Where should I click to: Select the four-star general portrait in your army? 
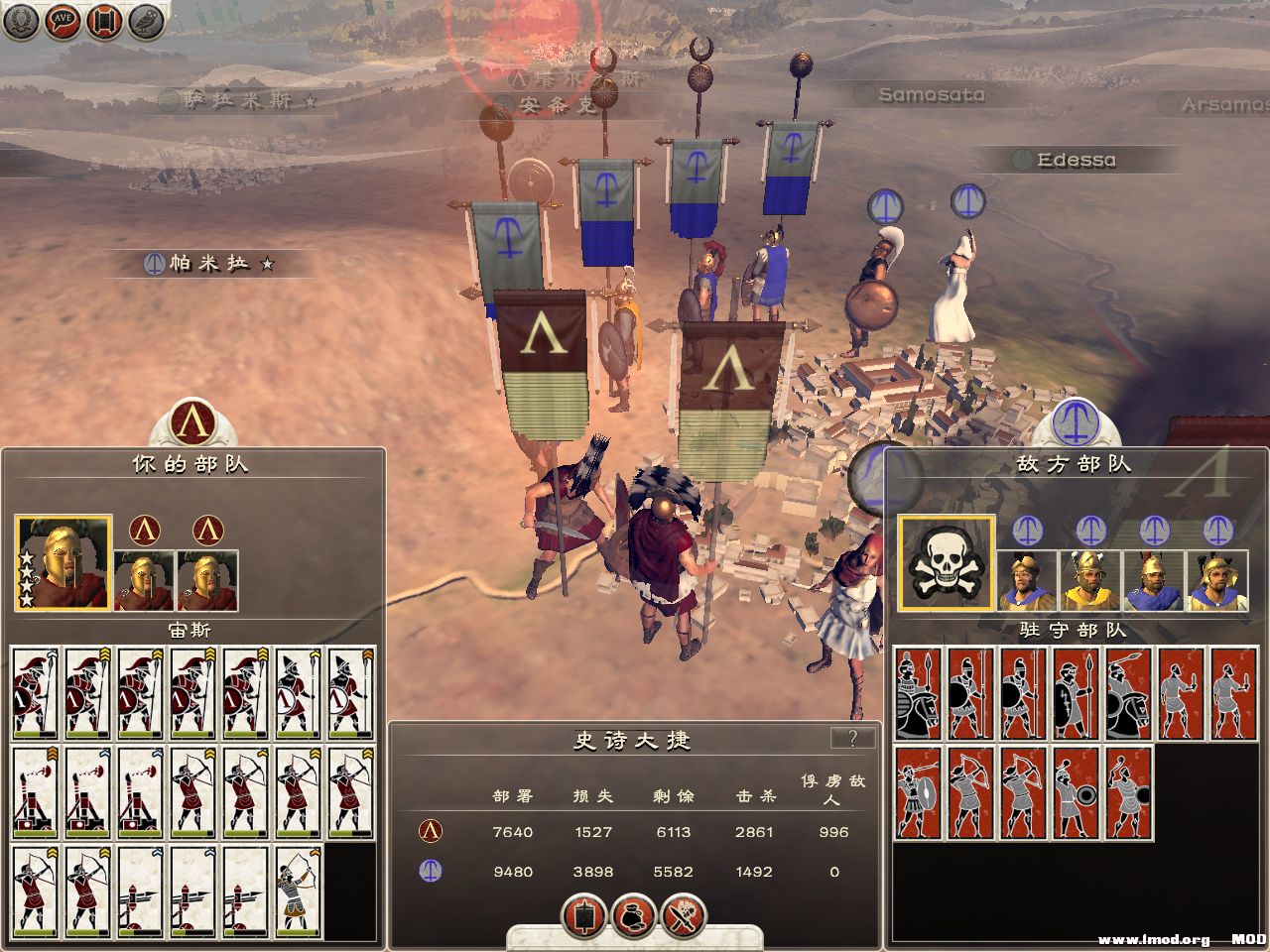point(63,562)
